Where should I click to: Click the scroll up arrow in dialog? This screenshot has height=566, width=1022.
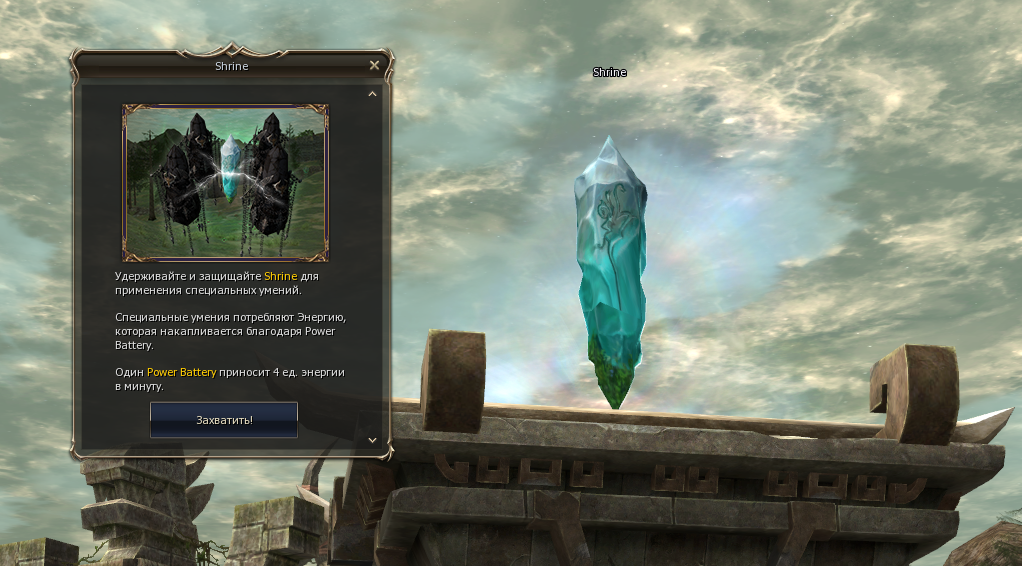pyautogui.click(x=372, y=94)
